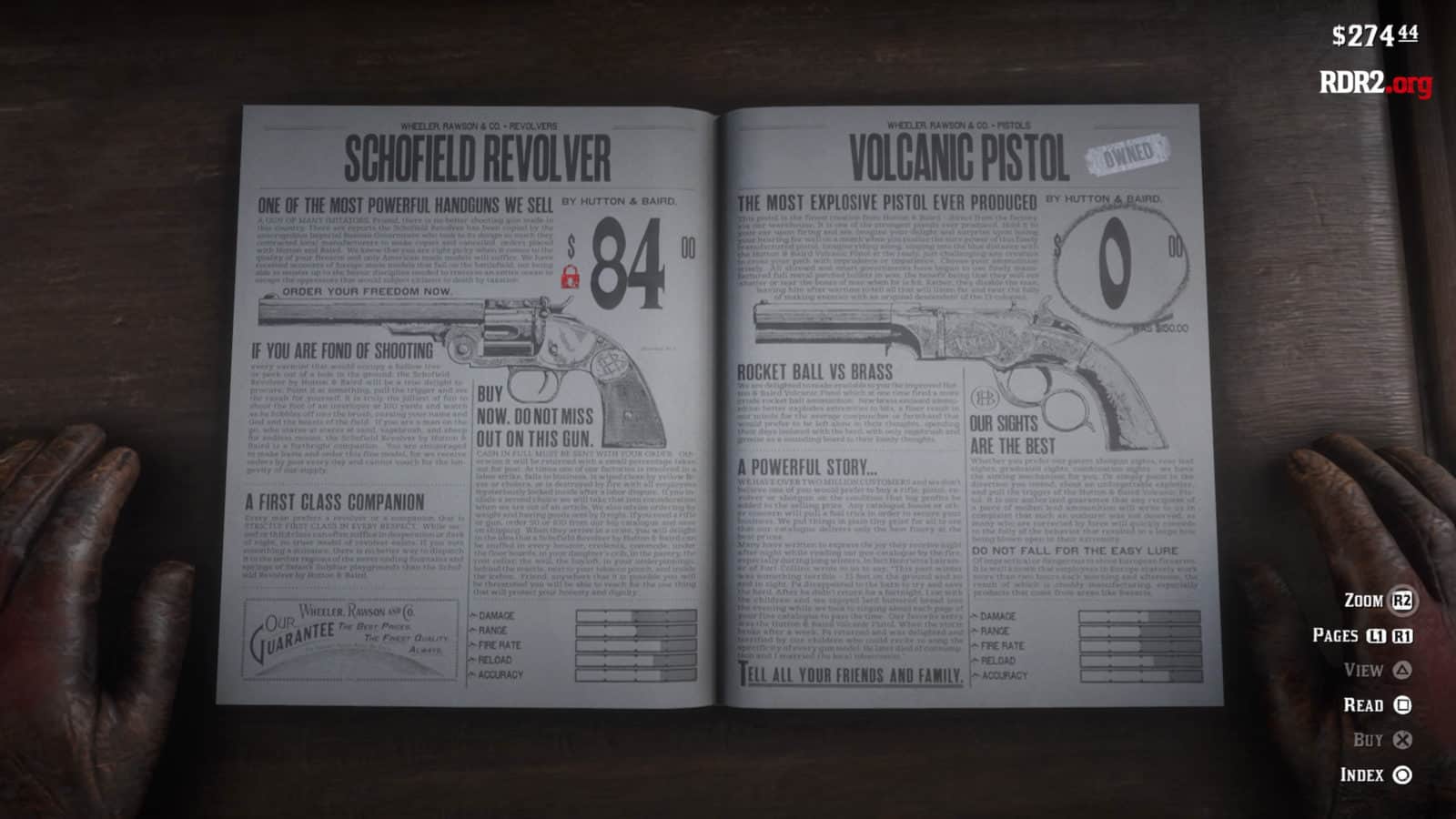Select the View option label
This screenshot has height=819, width=1456.
[x=1362, y=671]
